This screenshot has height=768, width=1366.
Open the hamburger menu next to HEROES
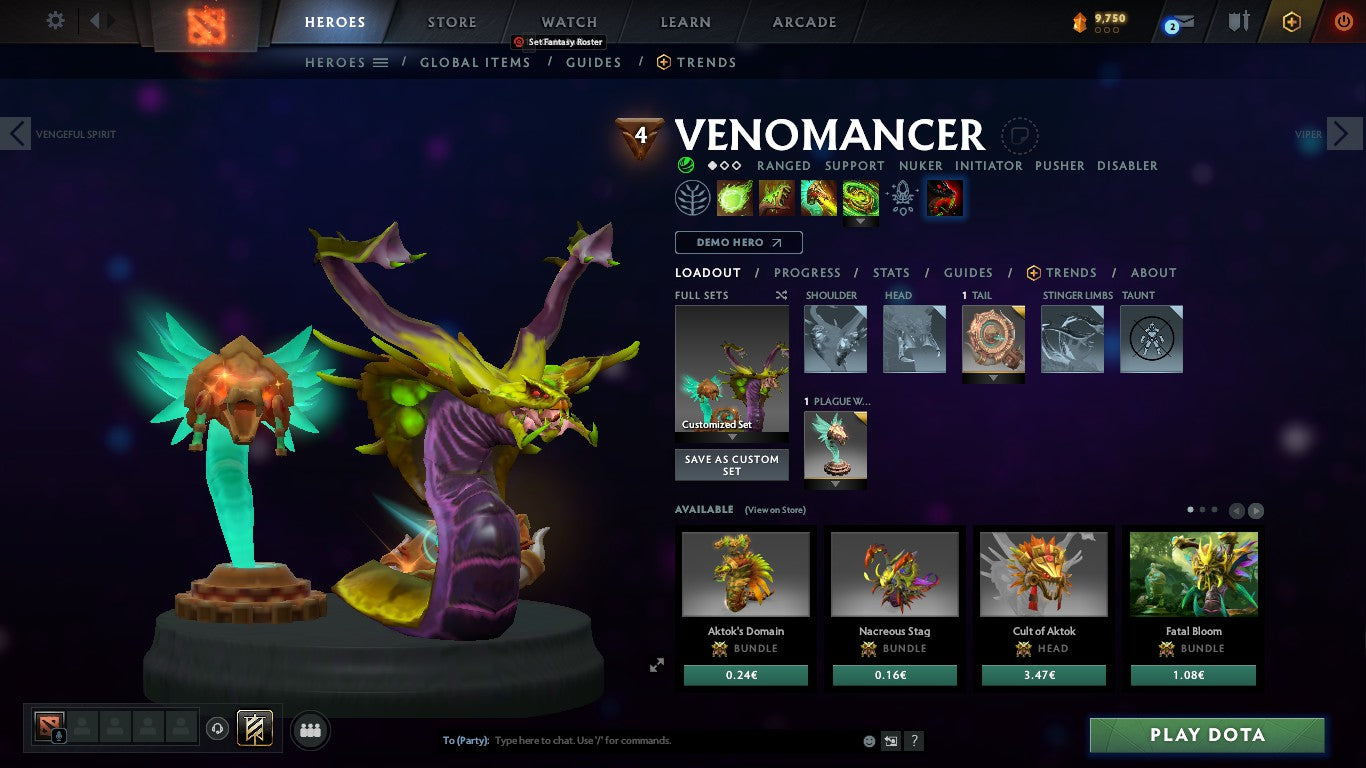click(x=381, y=62)
